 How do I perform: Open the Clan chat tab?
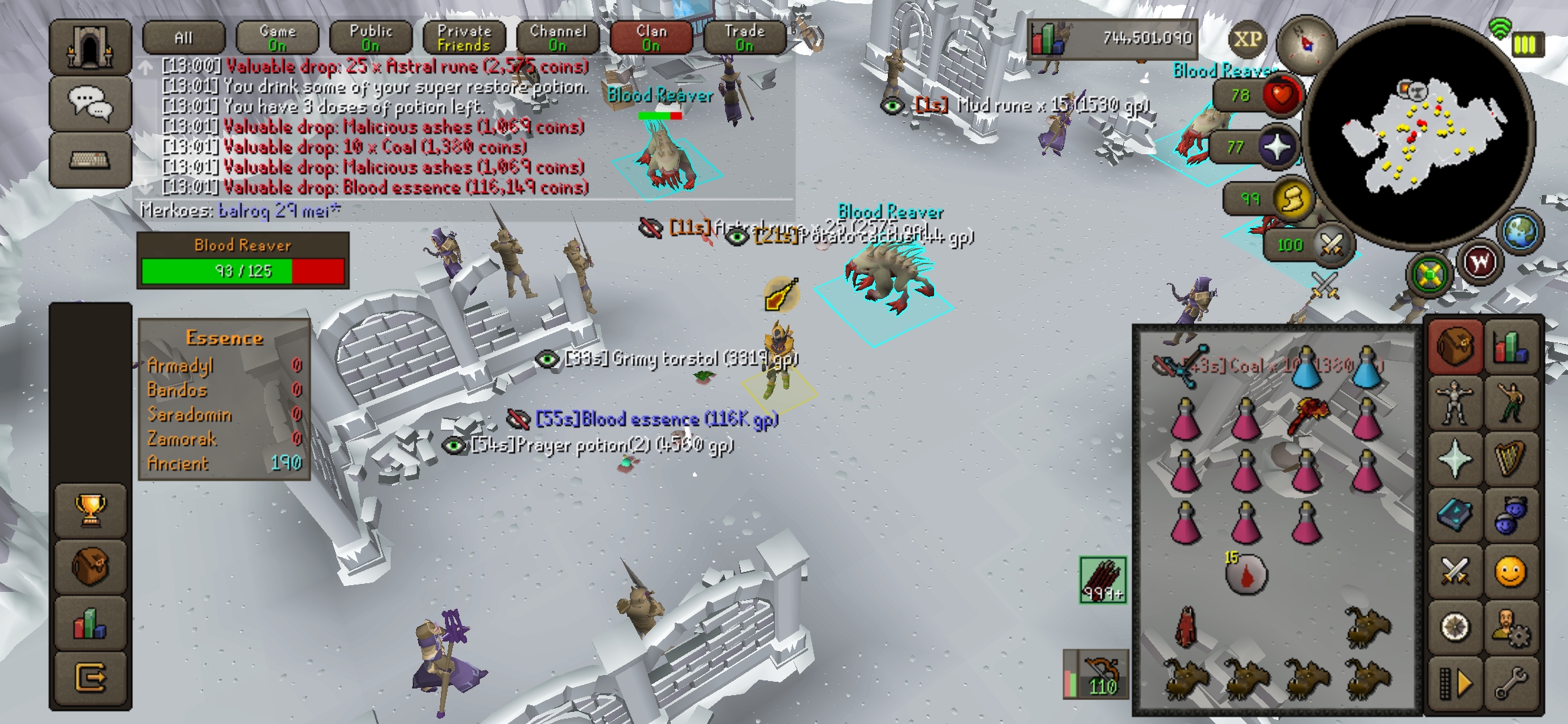(x=651, y=38)
